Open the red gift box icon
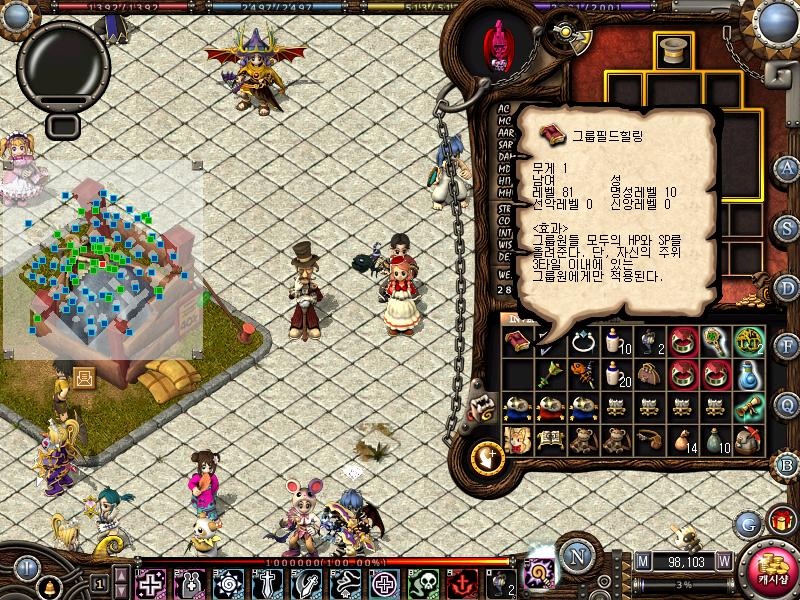Viewport: 800px width, 600px height. click(x=779, y=519)
